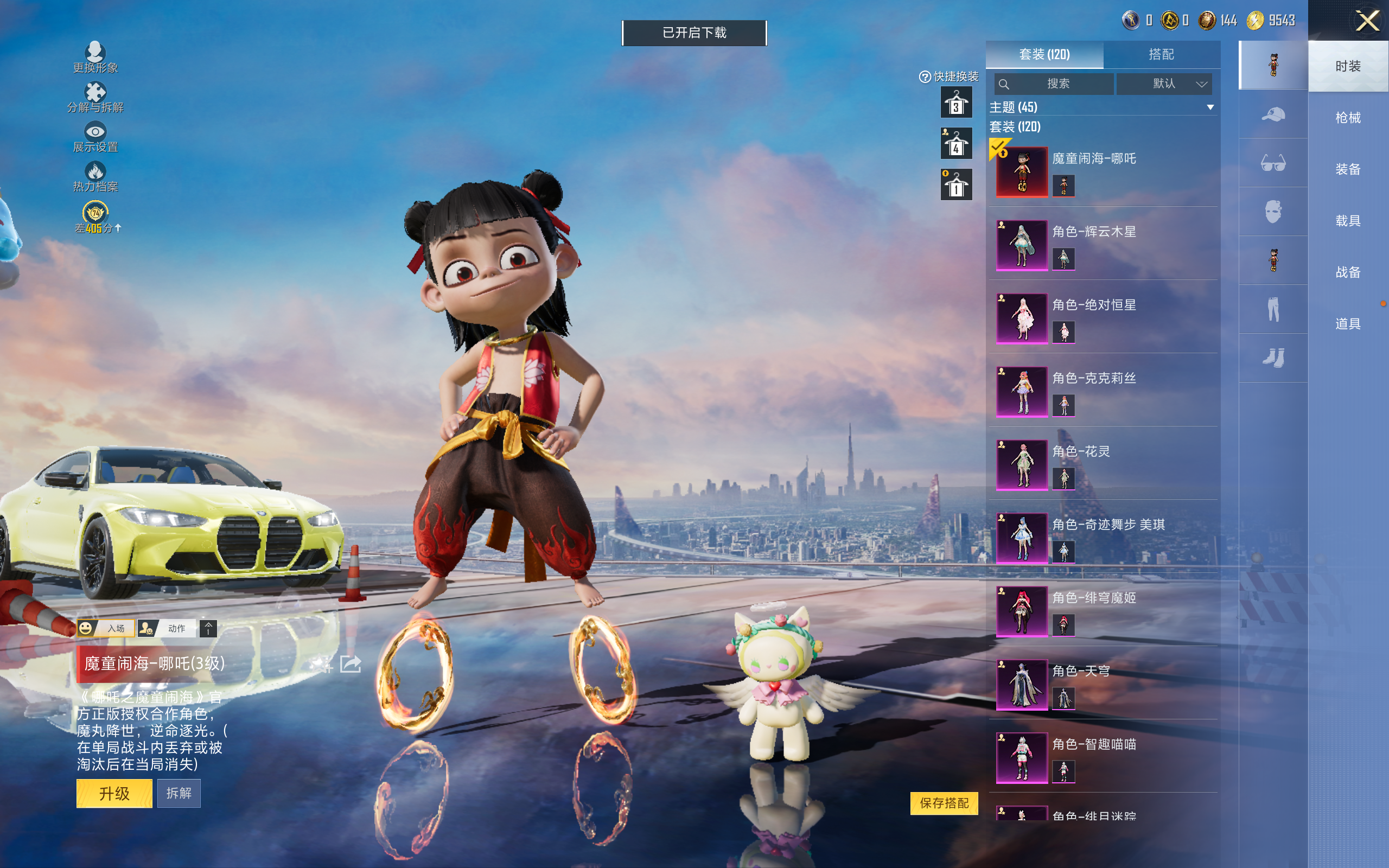This screenshot has height=868, width=1389.
Task: Go to the 道具 items category
Action: 1348,324
